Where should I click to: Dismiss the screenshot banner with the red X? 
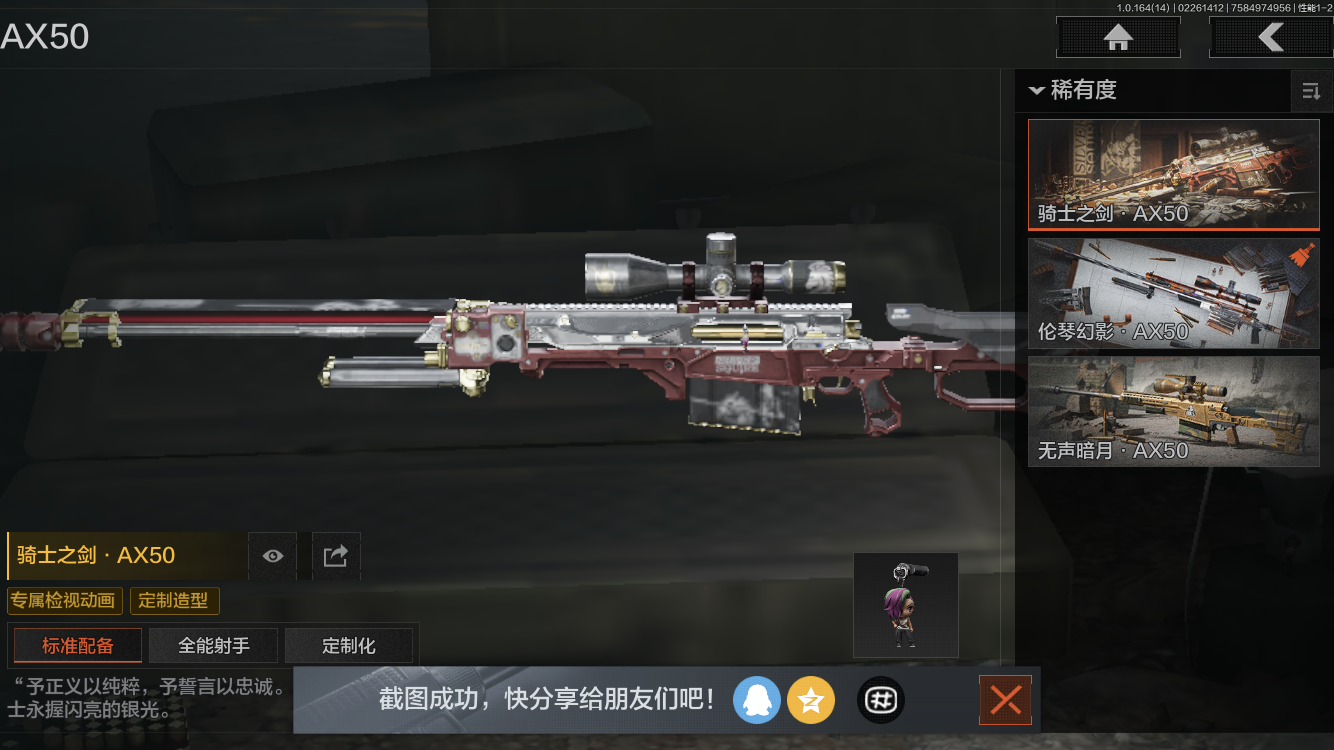(x=1005, y=700)
